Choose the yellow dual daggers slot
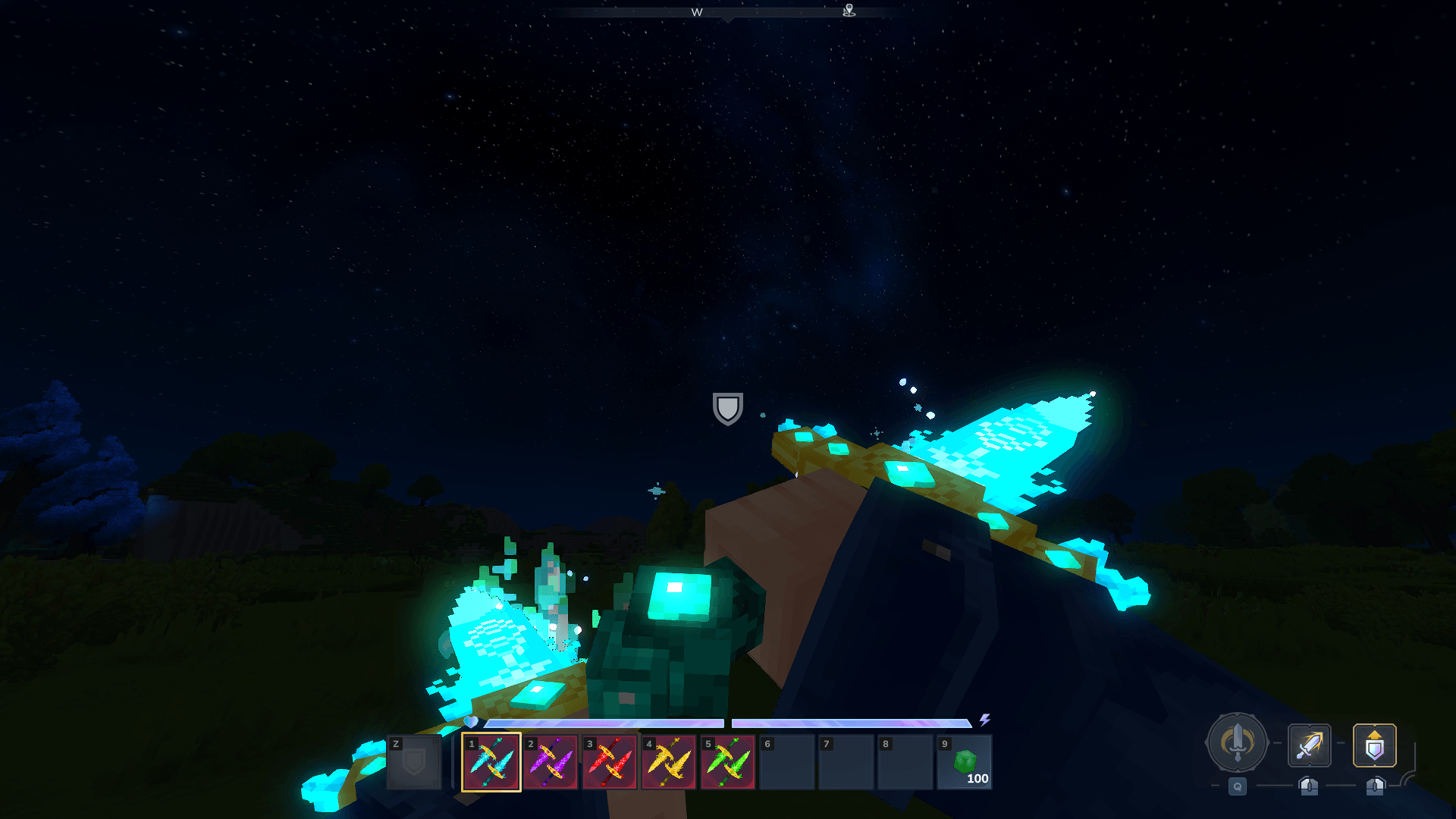 tap(669, 761)
